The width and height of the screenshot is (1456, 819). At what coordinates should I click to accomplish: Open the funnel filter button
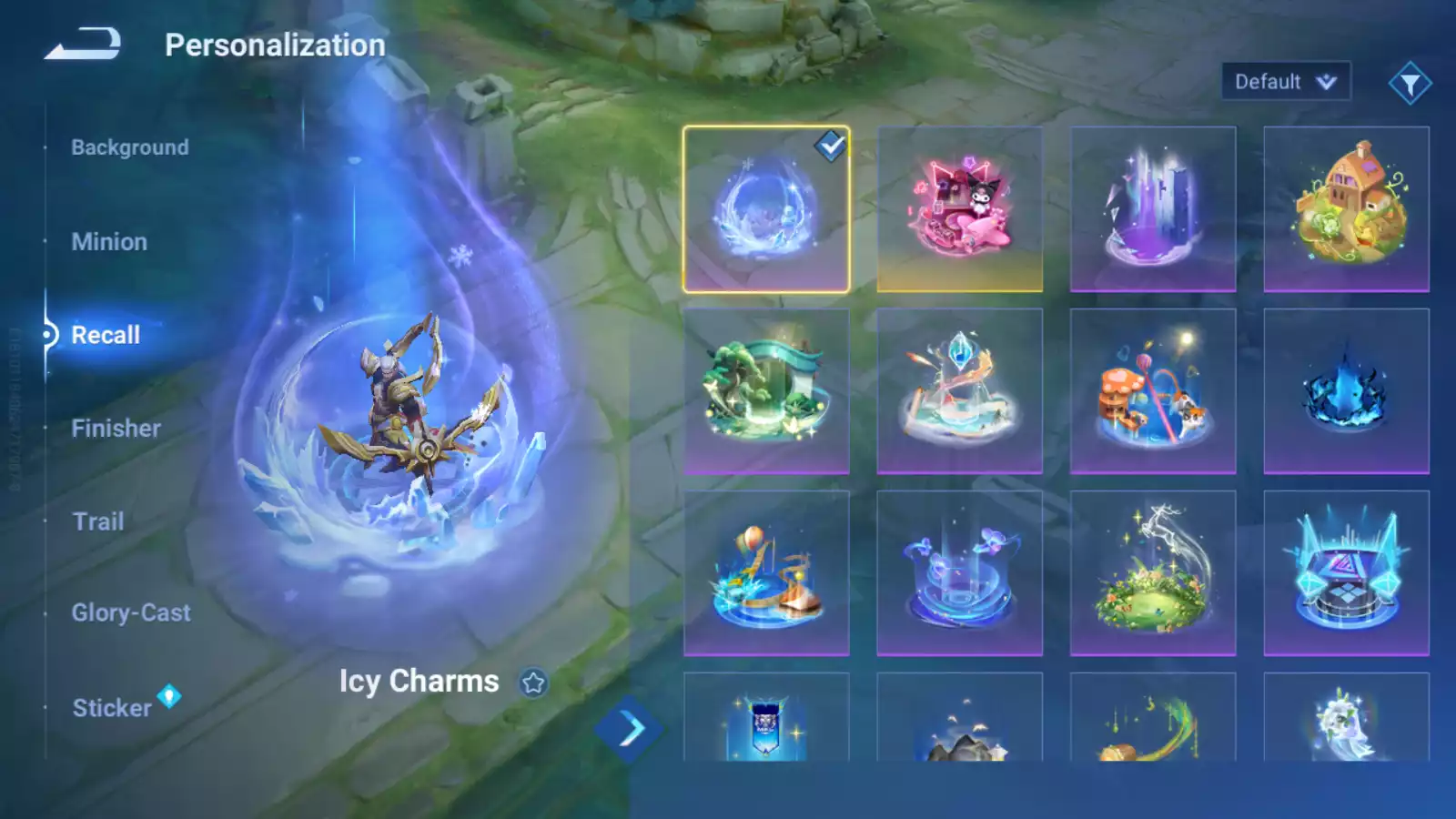(x=1410, y=84)
